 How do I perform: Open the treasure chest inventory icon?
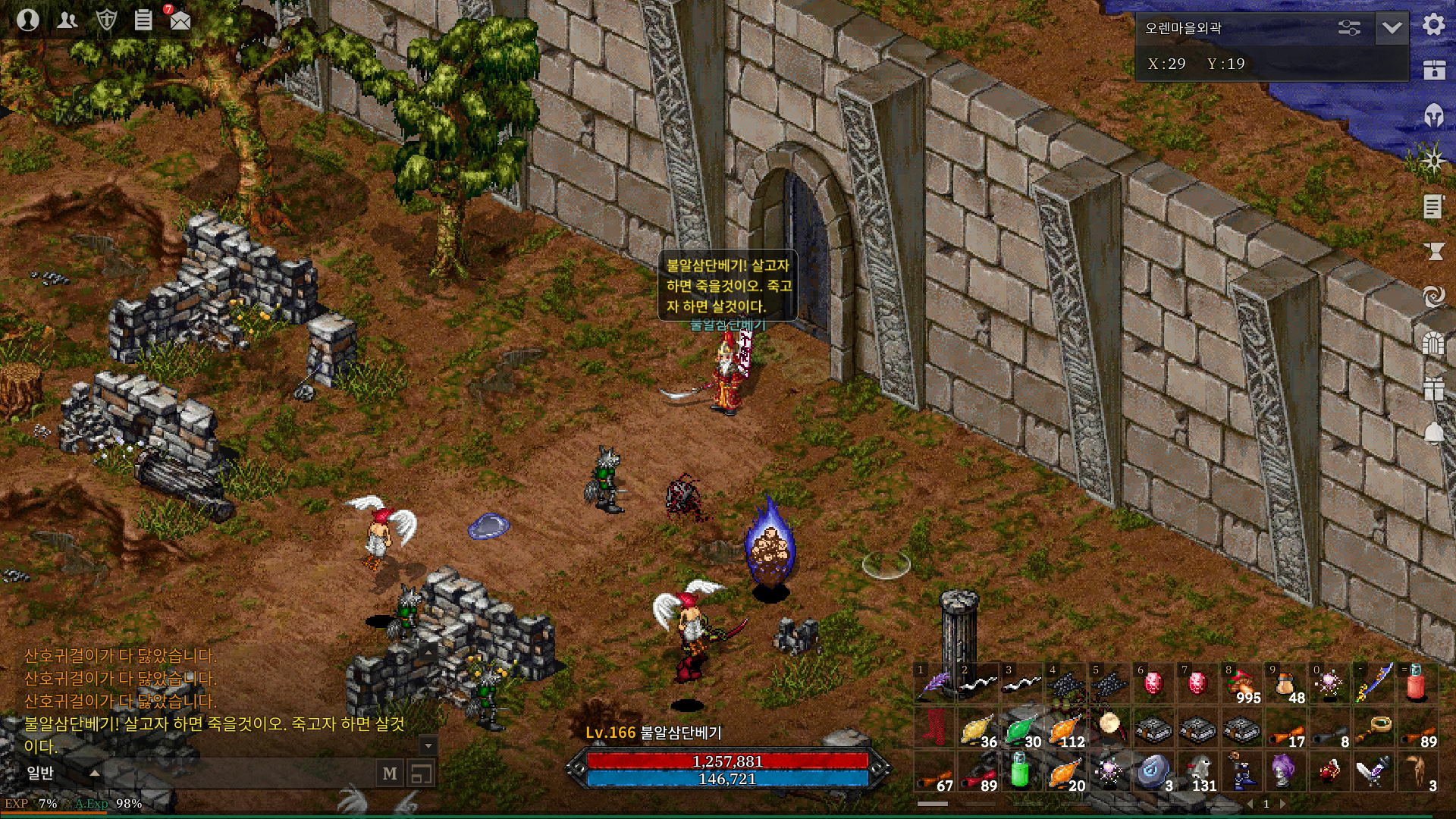click(1433, 70)
